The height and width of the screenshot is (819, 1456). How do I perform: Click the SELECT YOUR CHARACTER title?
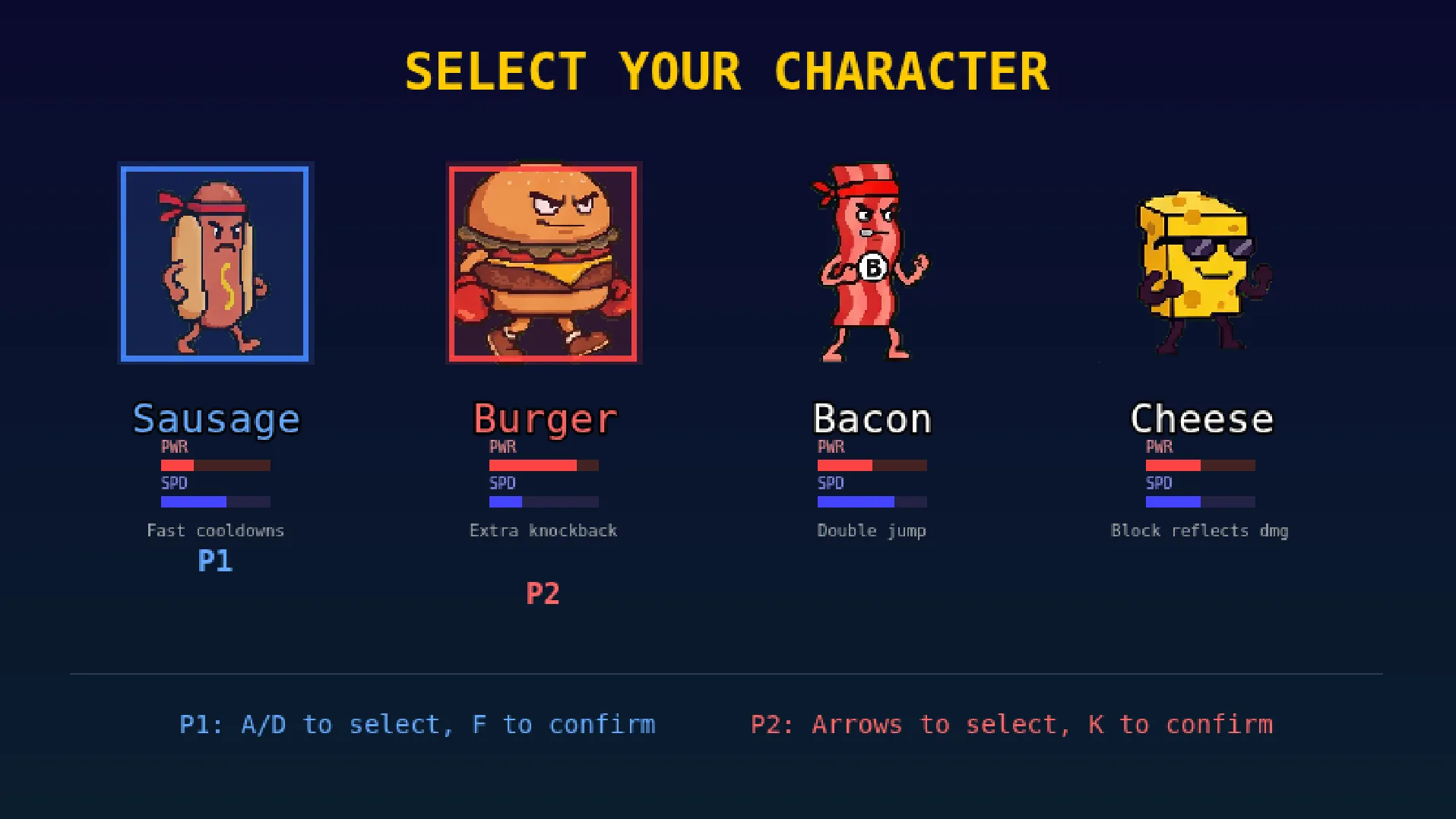(726, 70)
